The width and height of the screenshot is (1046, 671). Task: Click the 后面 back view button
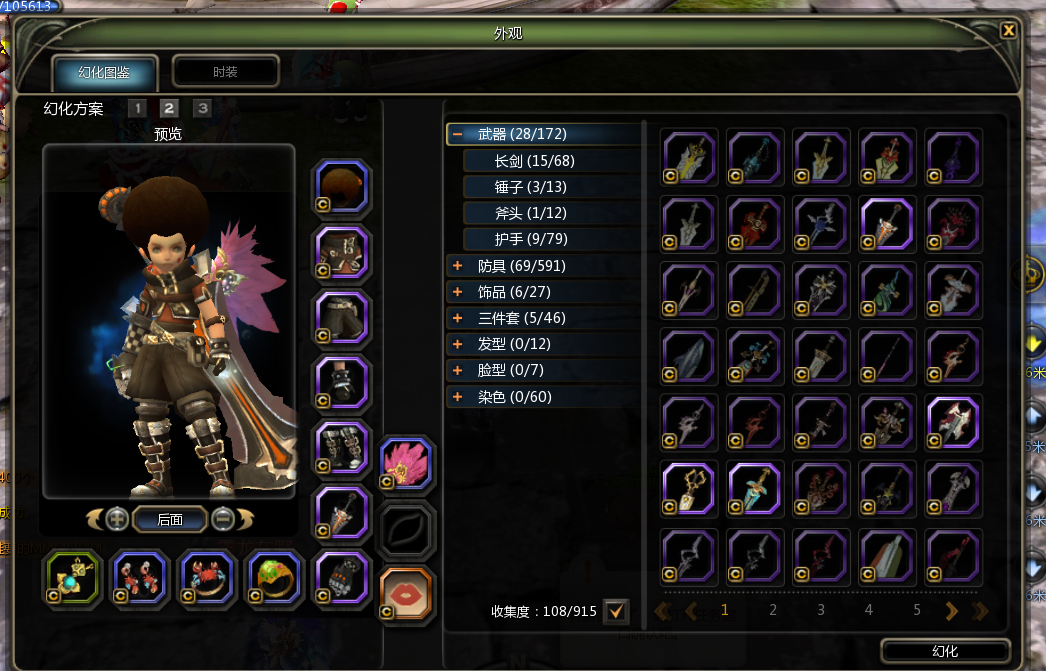point(169,519)
